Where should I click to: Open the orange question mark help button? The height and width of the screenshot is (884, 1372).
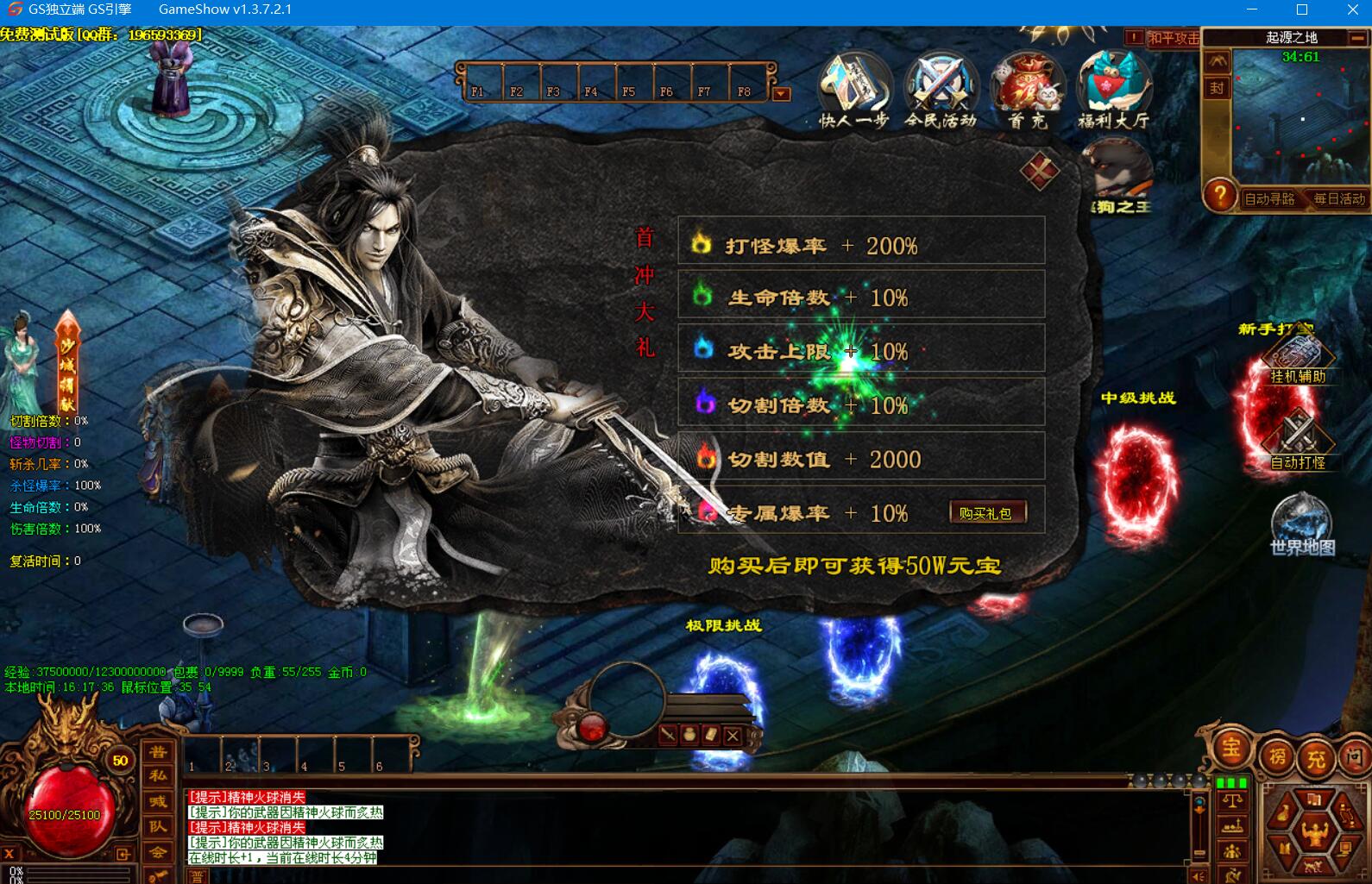click(x=1219, y=195)
